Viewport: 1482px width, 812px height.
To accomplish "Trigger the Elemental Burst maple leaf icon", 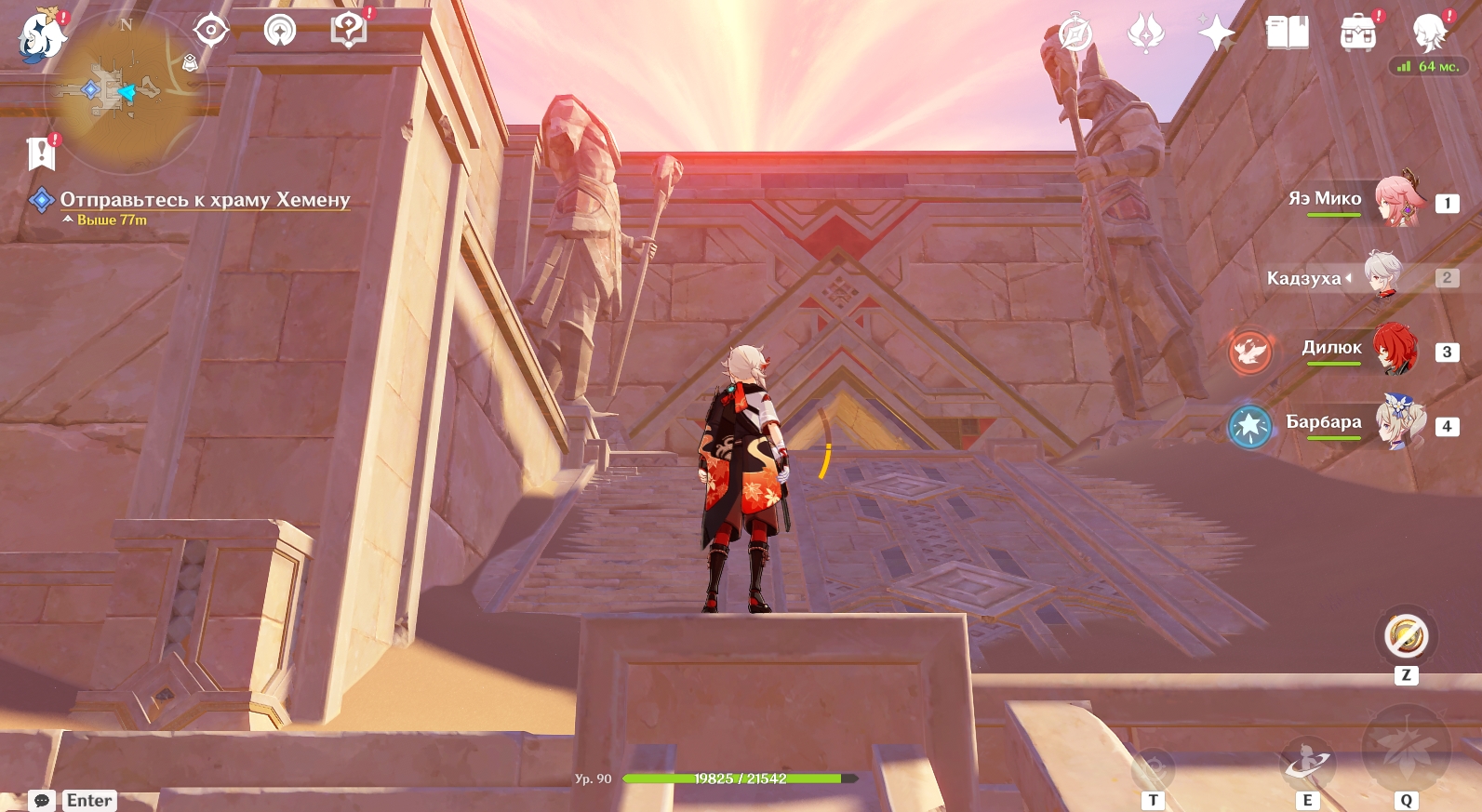I will (x=1406, y=749).
